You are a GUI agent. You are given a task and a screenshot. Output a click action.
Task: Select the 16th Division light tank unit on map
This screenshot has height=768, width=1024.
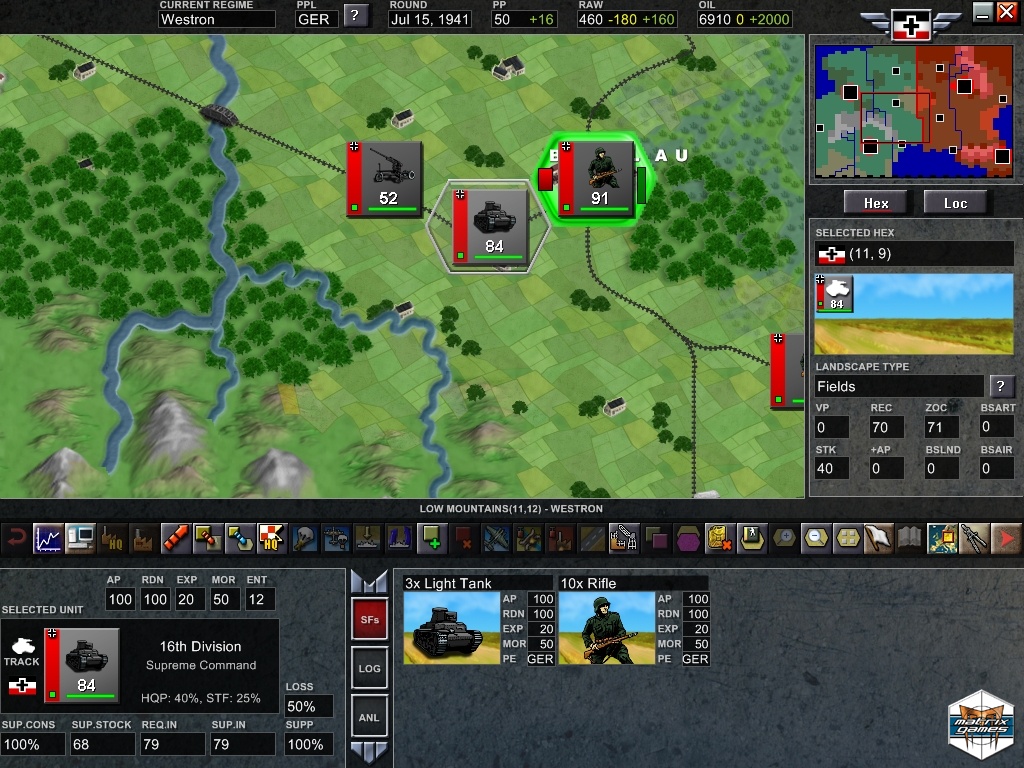(490, 224)
